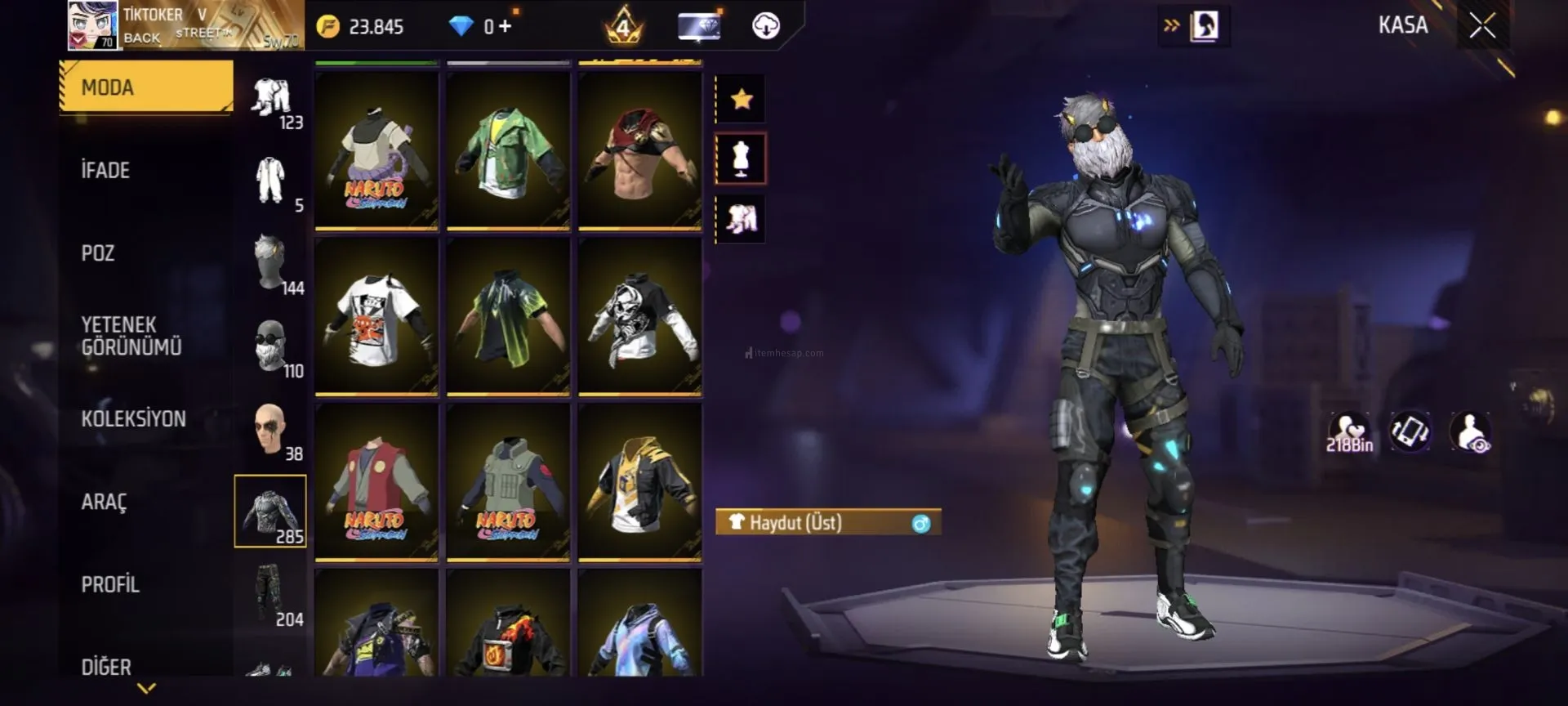
Task: Open the character swap icon near KASA
Action: coord(1203,26)
